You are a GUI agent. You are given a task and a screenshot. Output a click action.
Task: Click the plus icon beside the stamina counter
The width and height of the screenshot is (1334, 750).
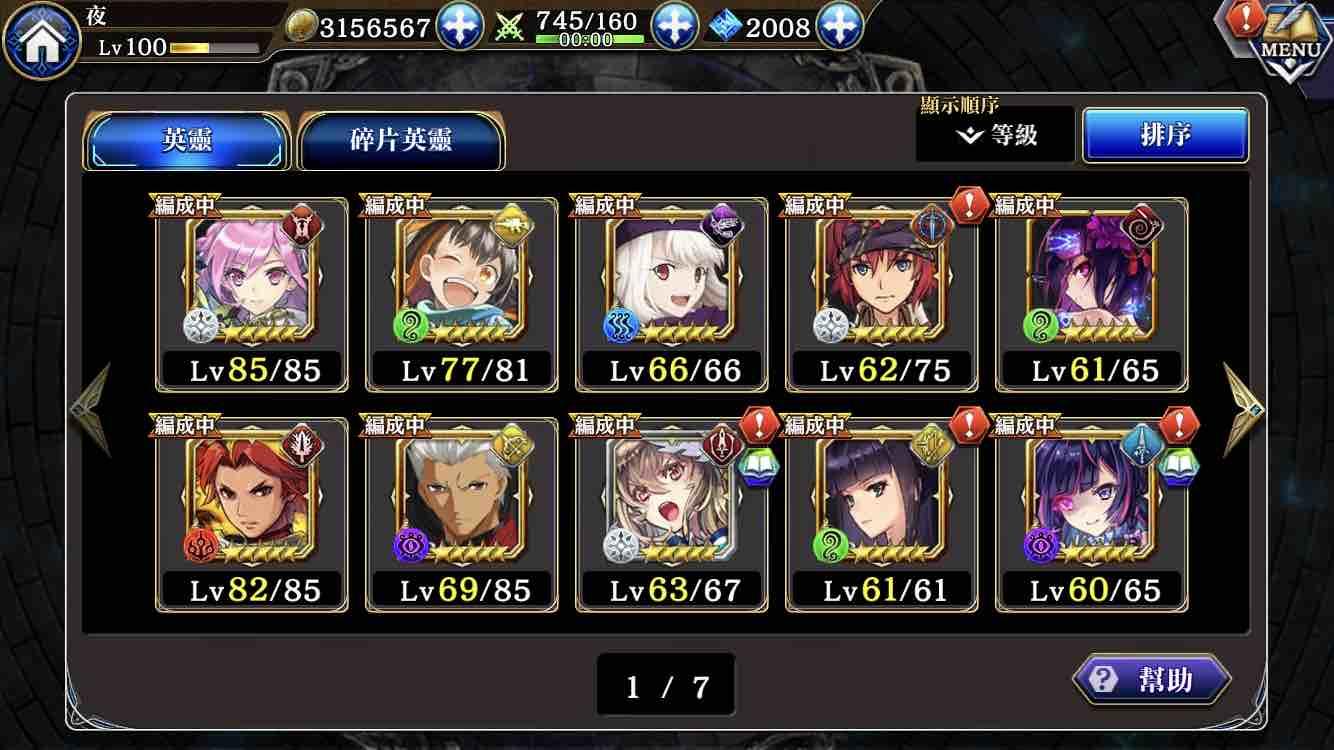(677, 25)
